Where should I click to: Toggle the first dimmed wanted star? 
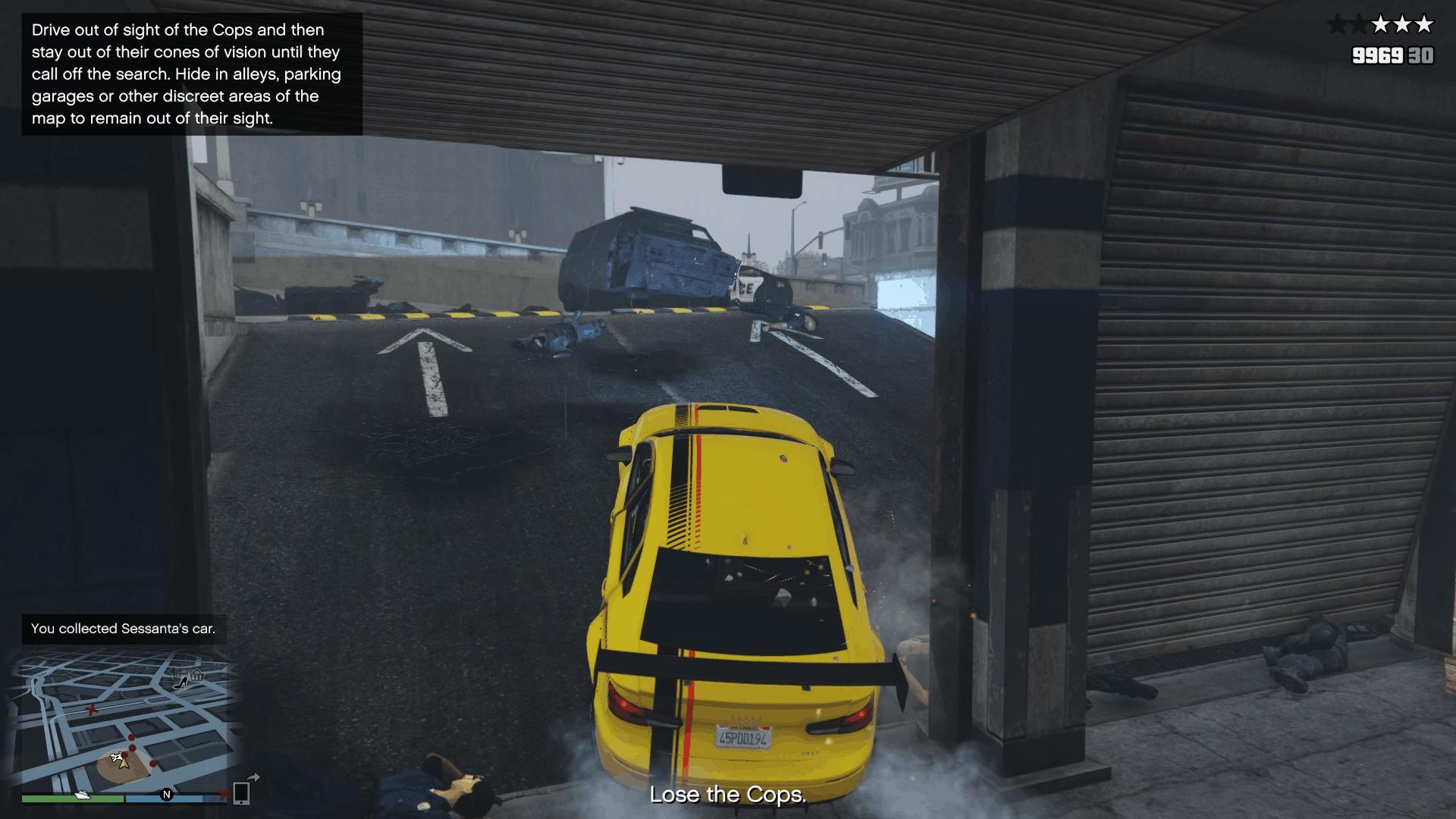tap(1338, 24)
